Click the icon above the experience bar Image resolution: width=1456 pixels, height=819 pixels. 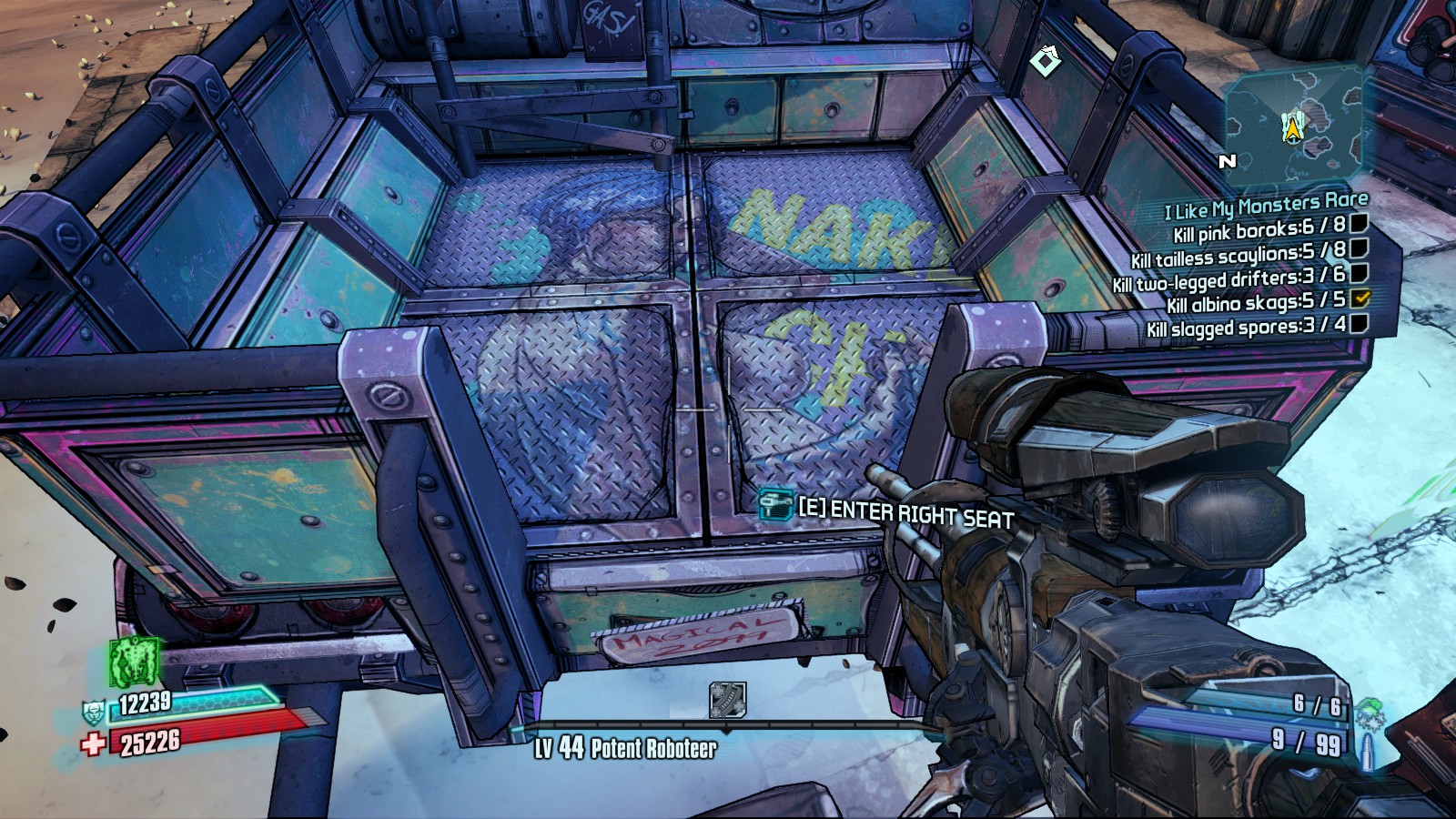pyautogui.click(x=727, y=700)
